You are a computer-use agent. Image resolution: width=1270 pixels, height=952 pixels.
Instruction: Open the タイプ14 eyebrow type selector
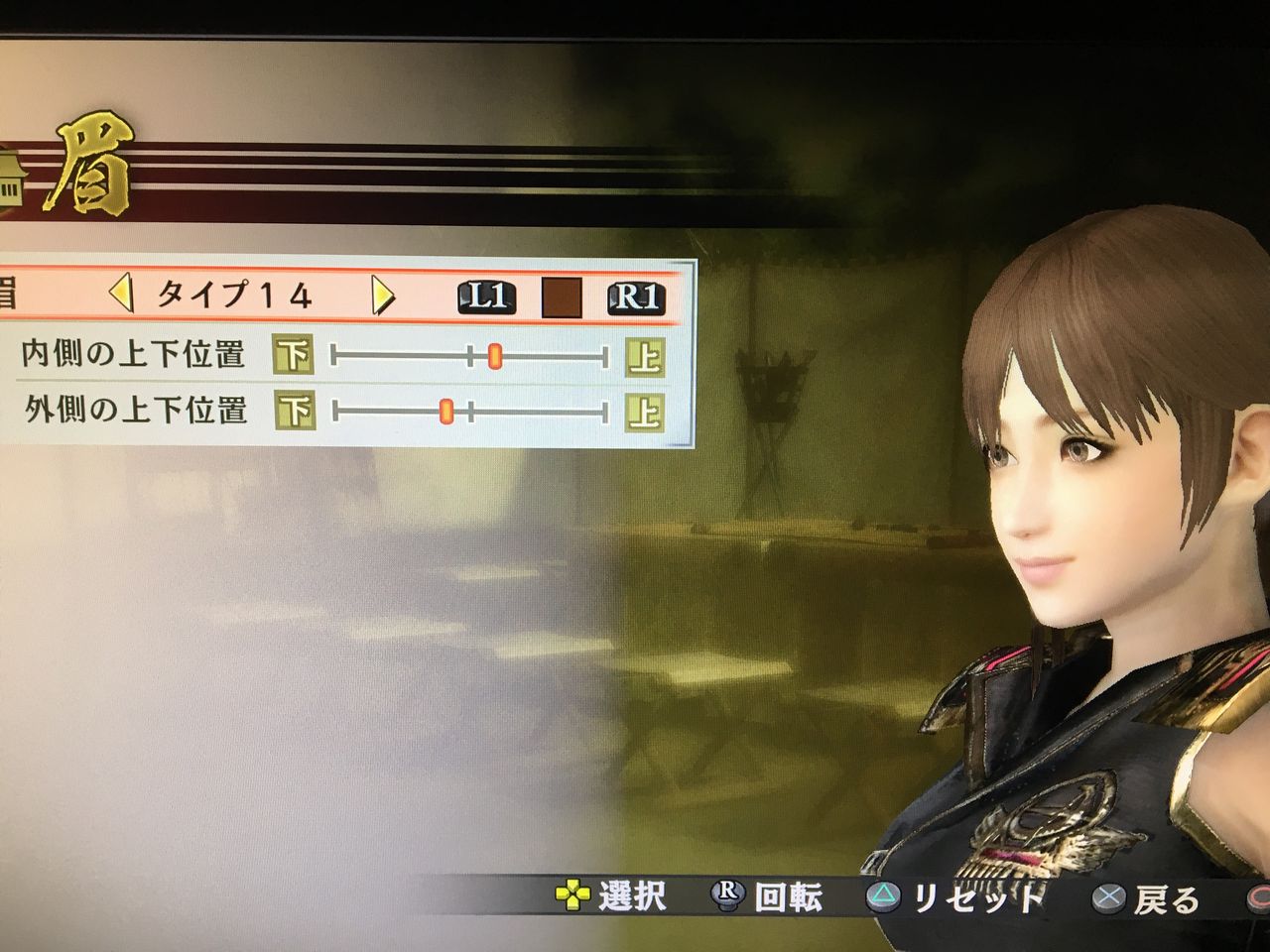(x=238, y=295)
